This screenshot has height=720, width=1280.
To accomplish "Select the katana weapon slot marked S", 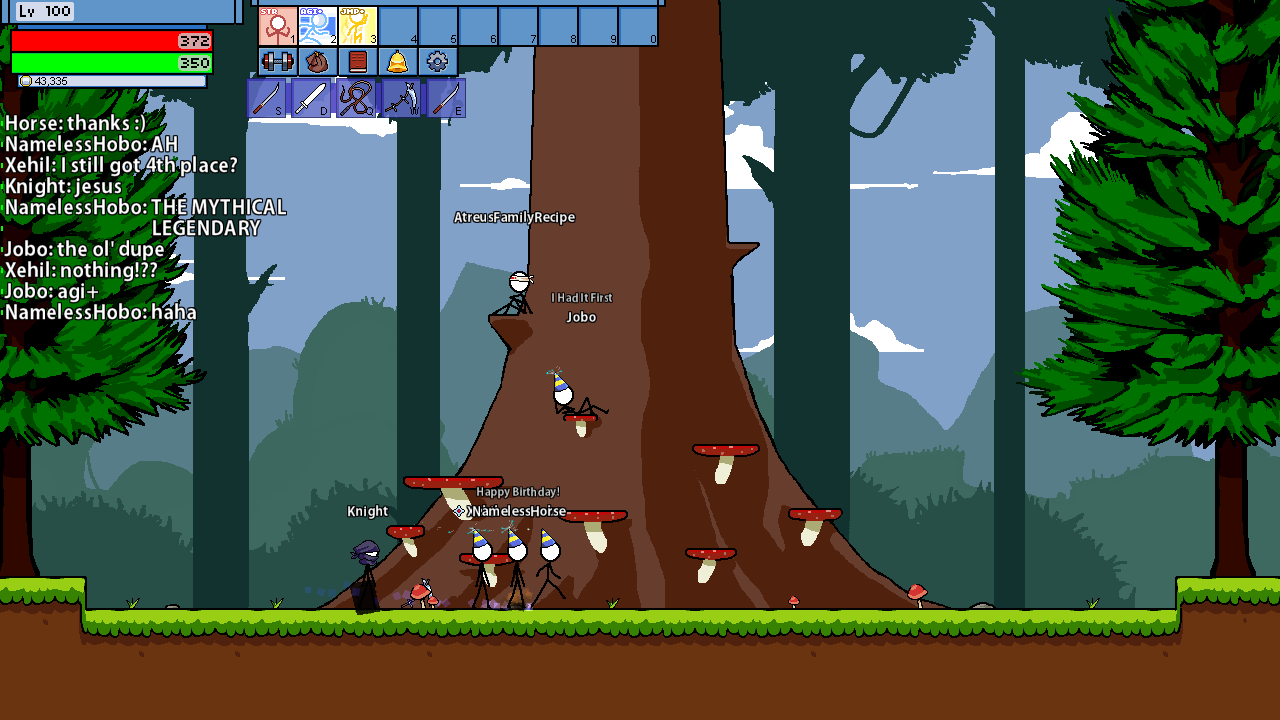I will (x=267, y=98).
